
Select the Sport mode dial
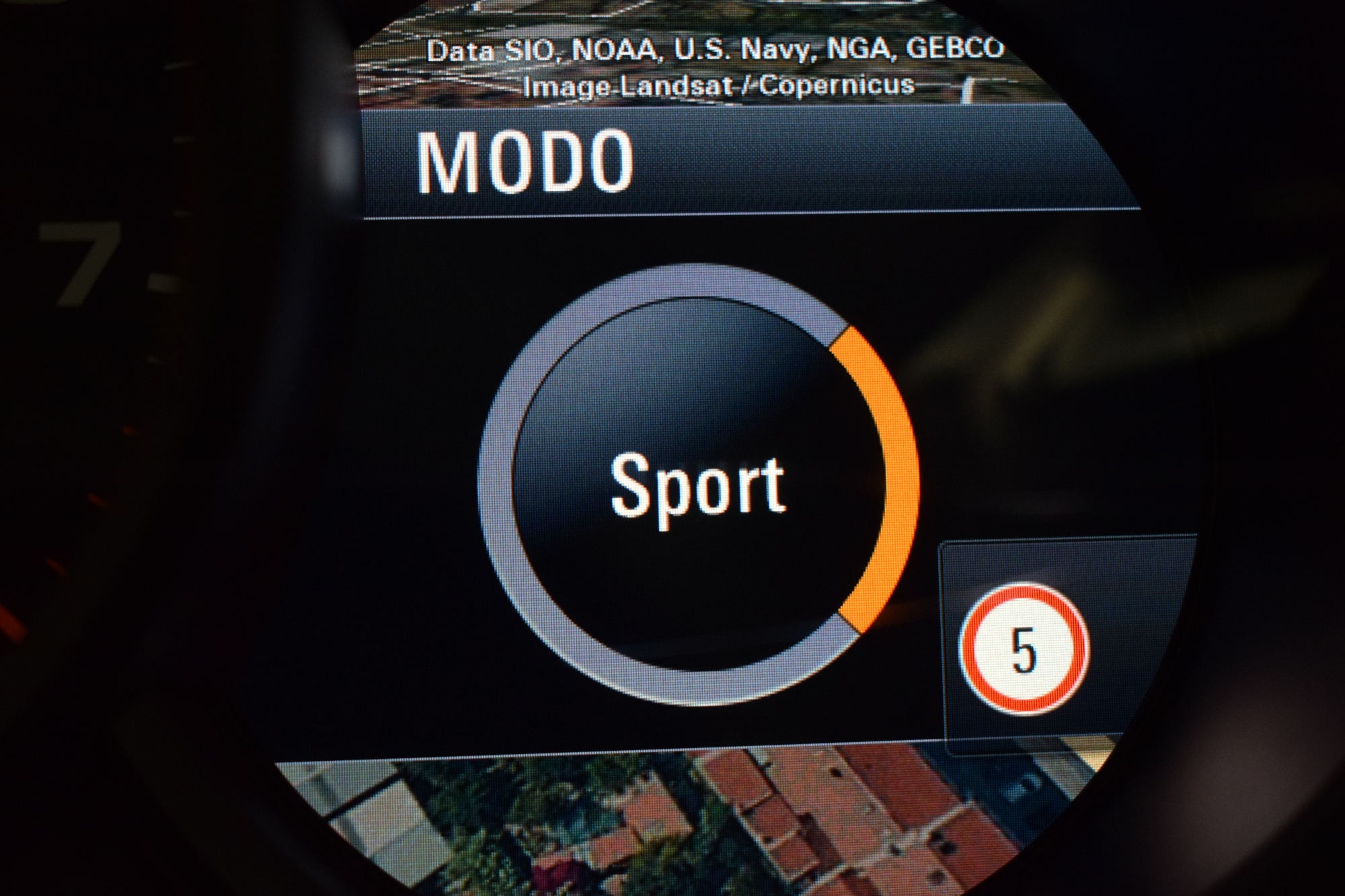(x=698, y=483)
